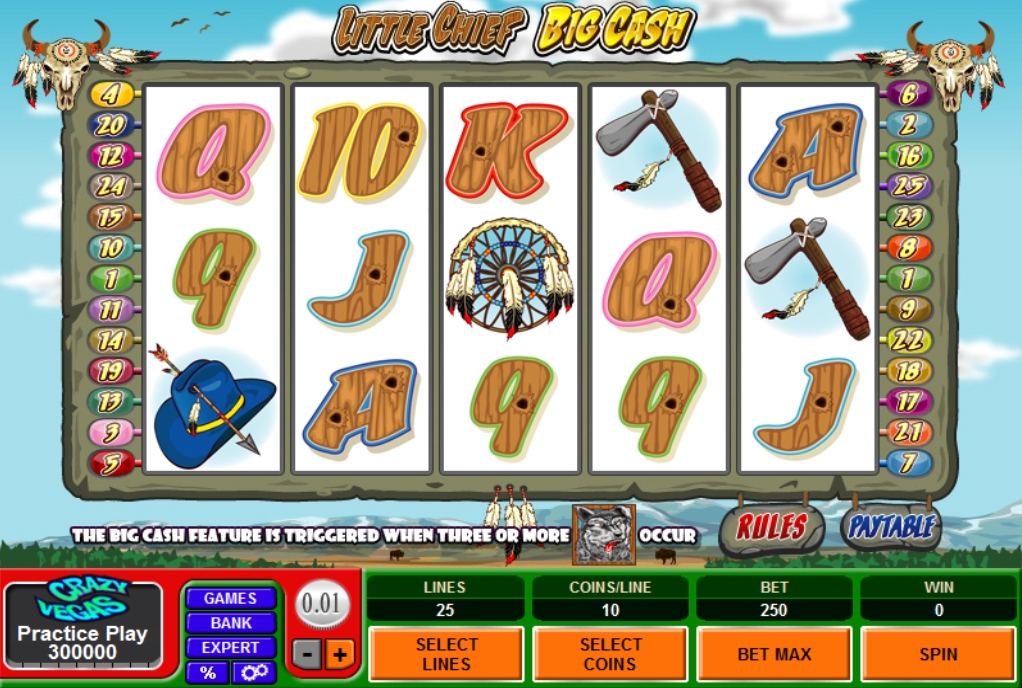Image resolution: width=1022 pixels, height=688 pixels.
Task: Select payline marker number 25
Action: coord(909,186)
